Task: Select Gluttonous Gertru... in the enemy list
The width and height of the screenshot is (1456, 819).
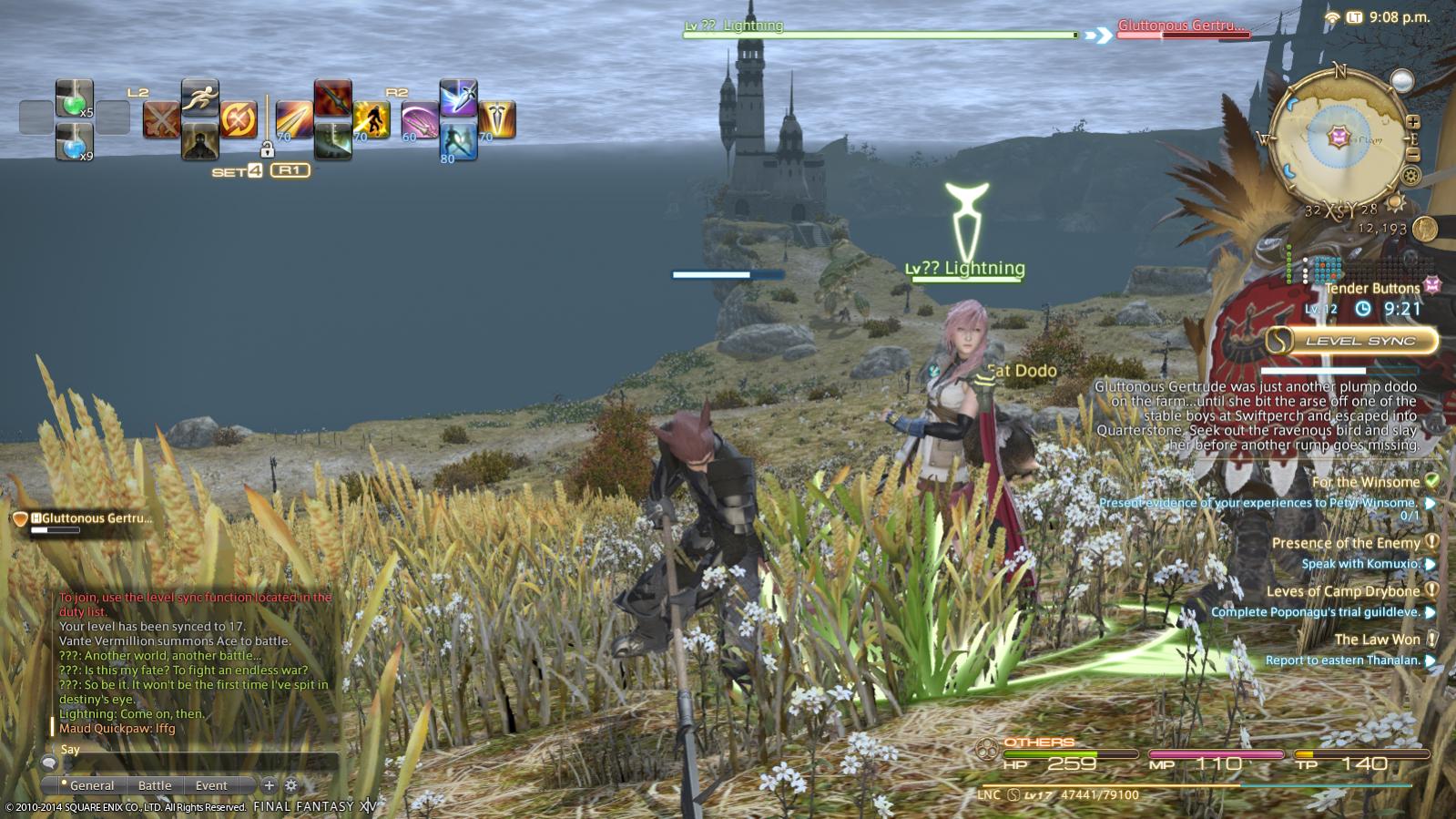Action: tap(91, 518)
